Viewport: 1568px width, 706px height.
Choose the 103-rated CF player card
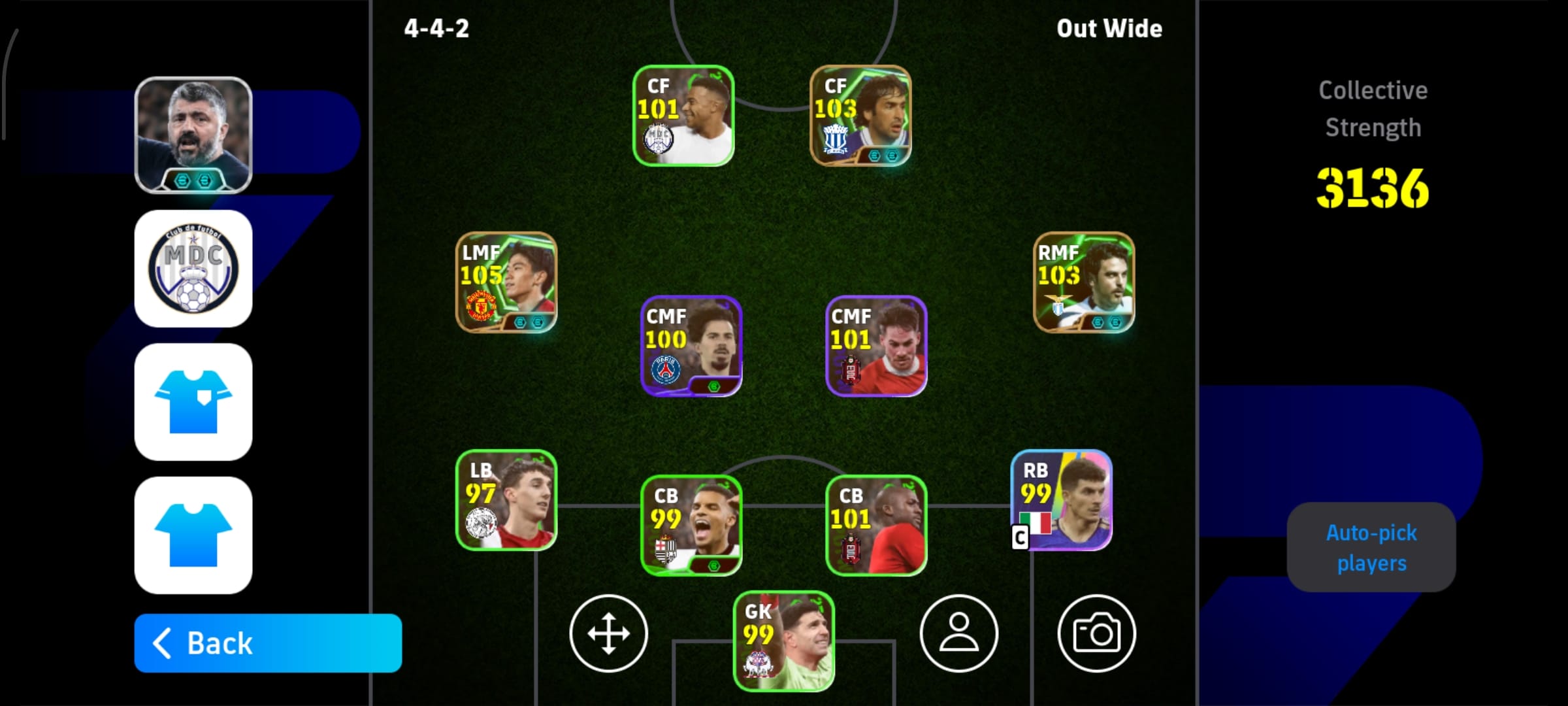coord(860,116)
